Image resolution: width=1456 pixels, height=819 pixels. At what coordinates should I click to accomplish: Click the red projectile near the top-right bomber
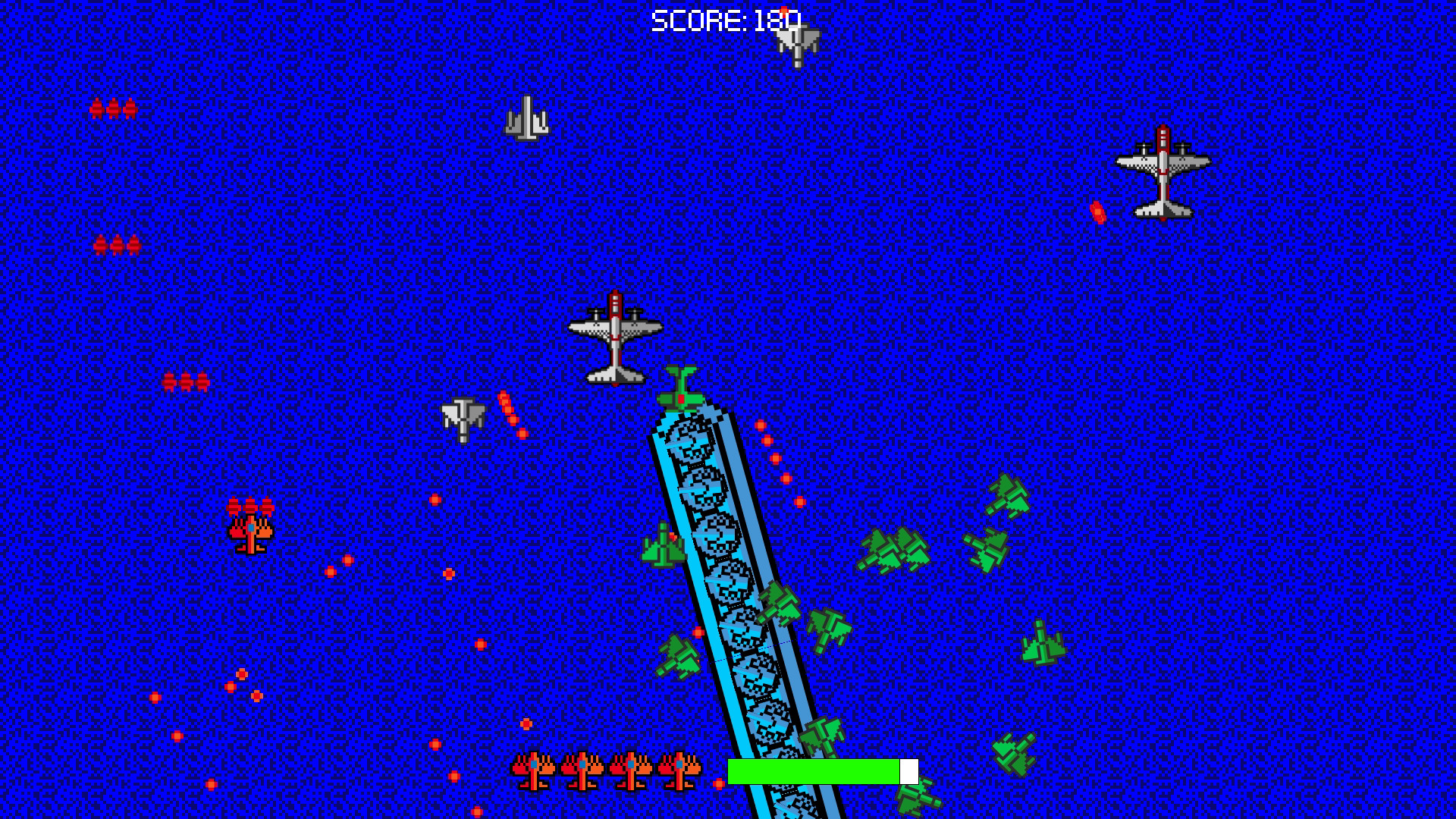pos(1099,211)
